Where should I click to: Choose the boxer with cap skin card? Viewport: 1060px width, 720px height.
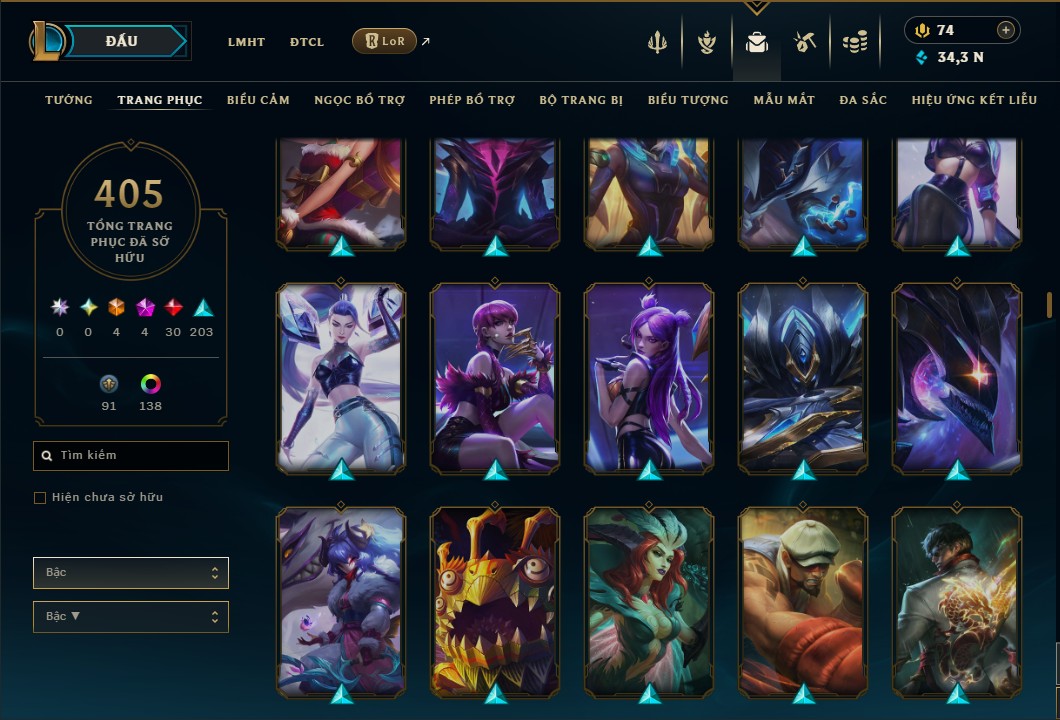point(803,600)
